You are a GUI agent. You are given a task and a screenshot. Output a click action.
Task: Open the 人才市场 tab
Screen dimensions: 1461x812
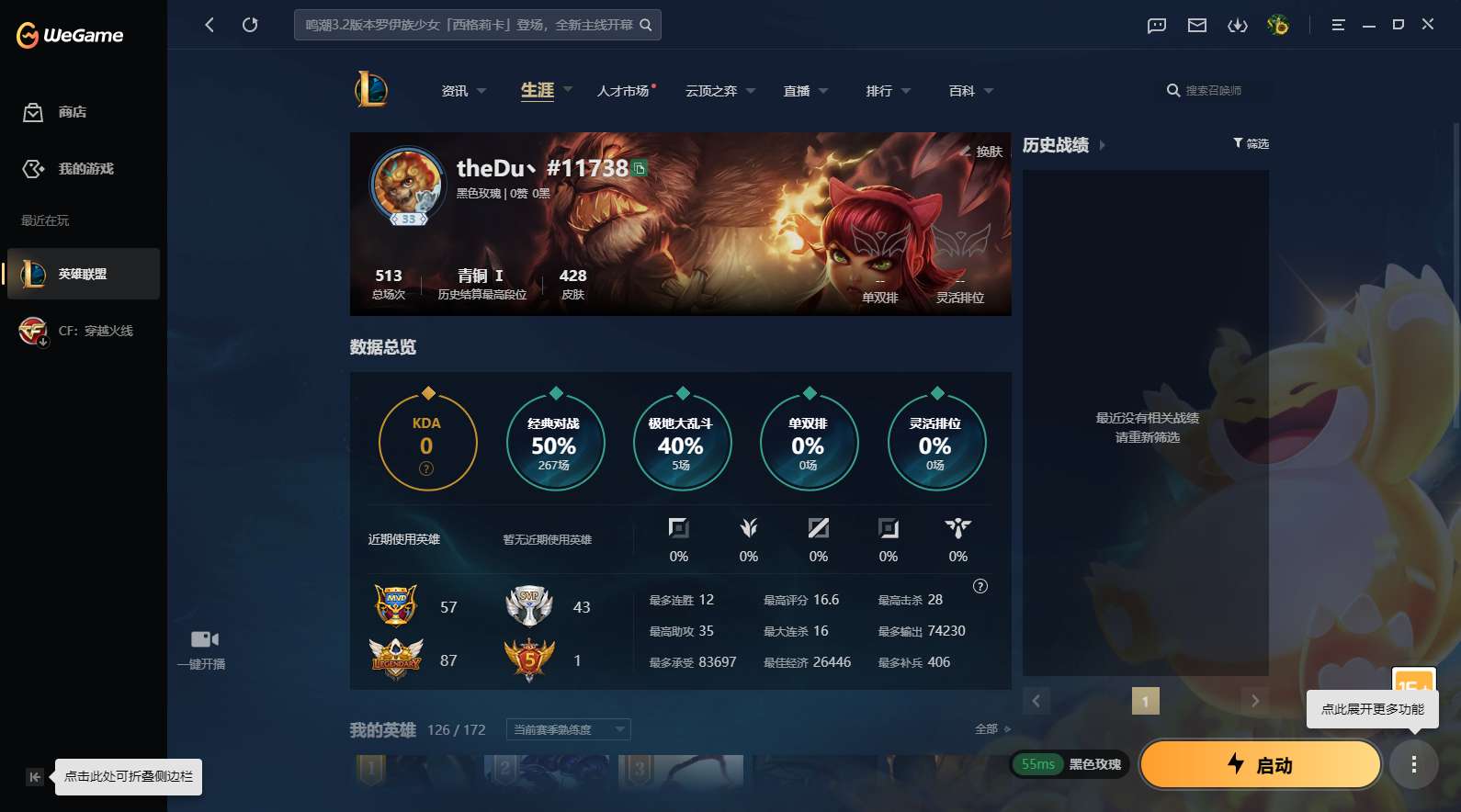point(623,90)
